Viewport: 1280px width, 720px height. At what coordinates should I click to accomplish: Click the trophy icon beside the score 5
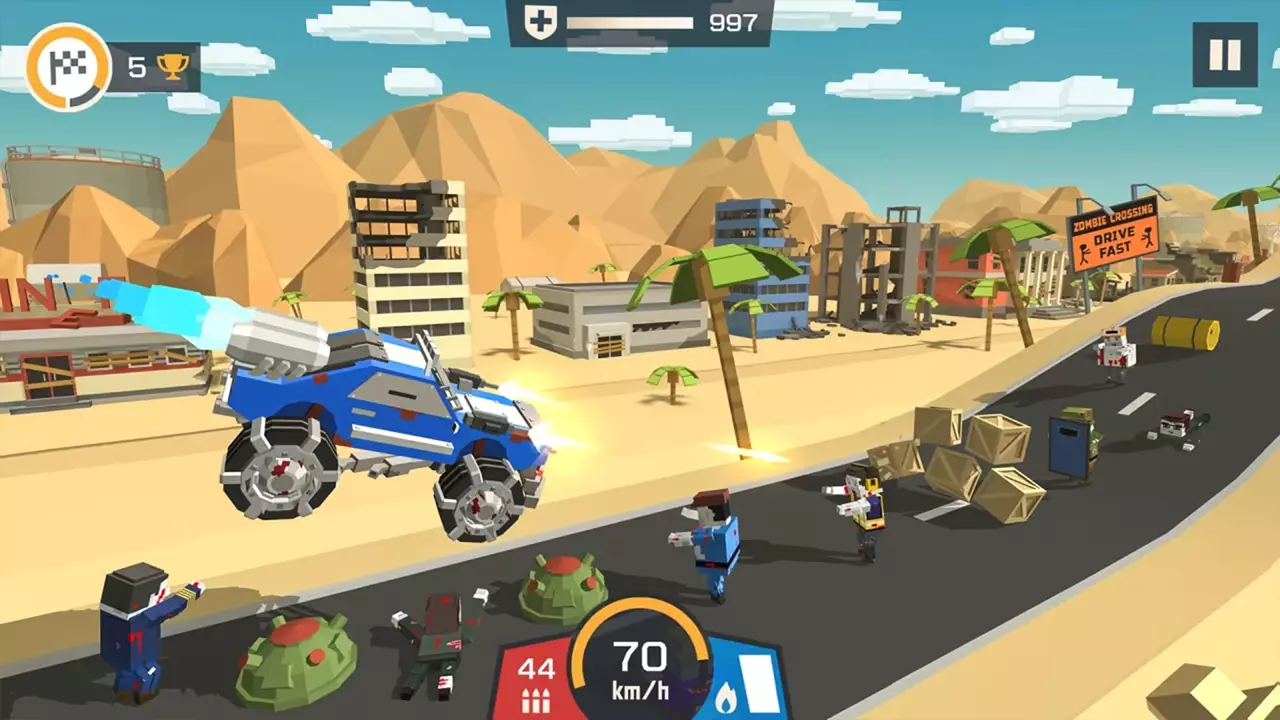coord(172,67)
